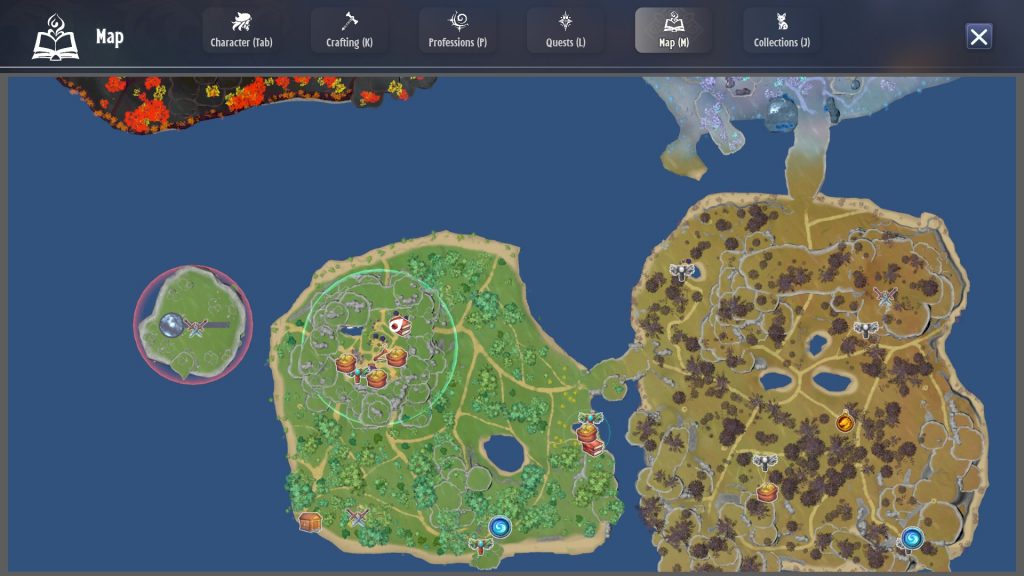
Task: Select the gold-filled chest marker on the desert island
Action: [x=767, y=492]
